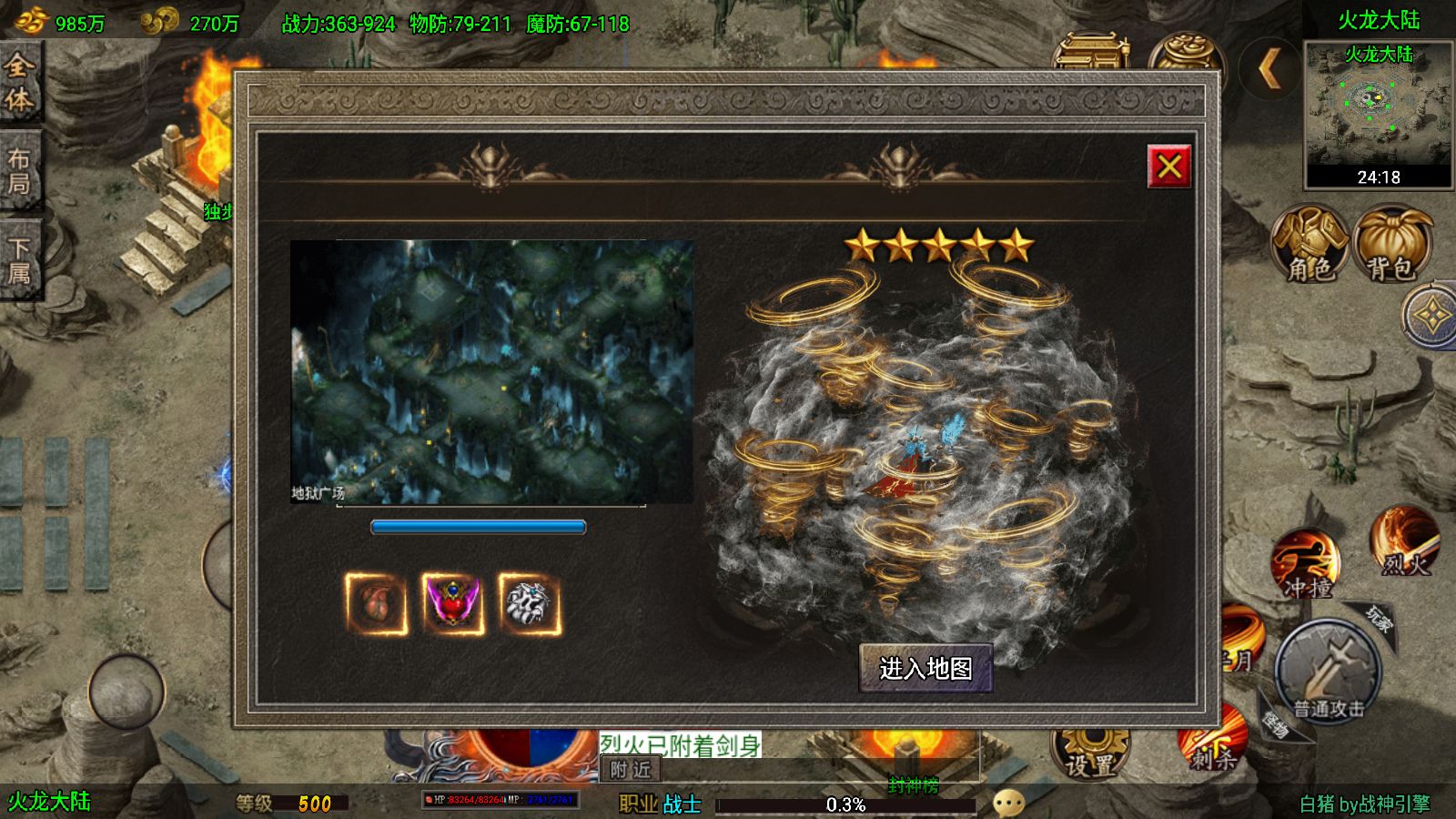Collapse the top menu with the arrow button
1456x819 pixels.
pyautogui.click(x=1270, y=67)
